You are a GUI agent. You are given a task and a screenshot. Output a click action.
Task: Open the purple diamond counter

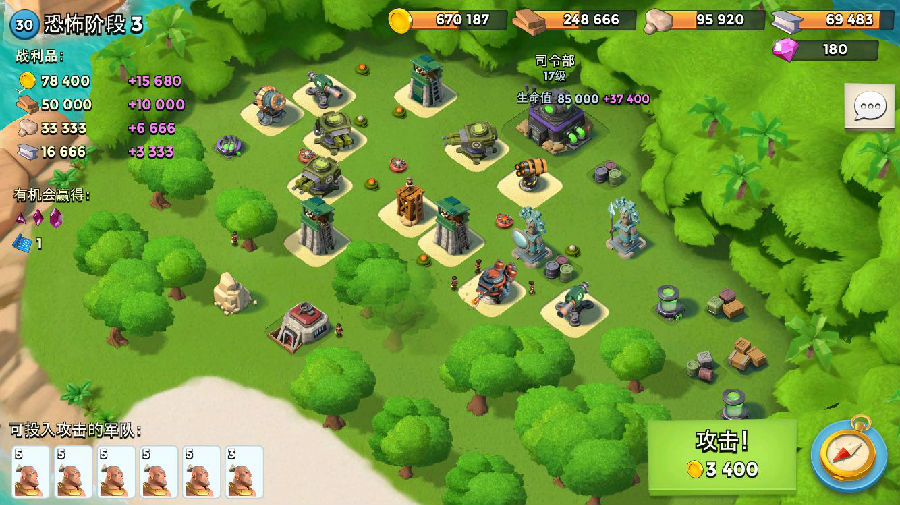click(826, 49)
